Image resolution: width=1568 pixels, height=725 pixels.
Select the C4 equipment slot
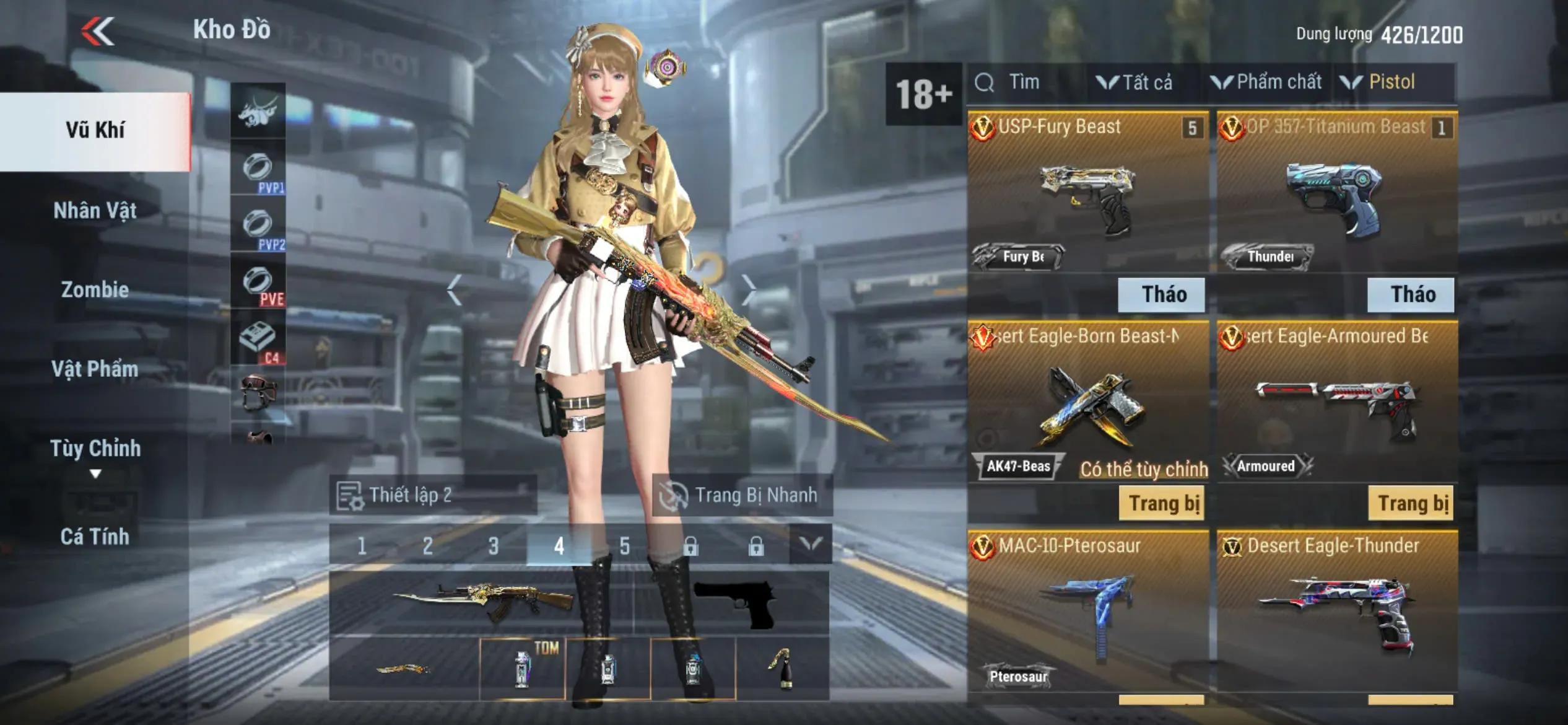pyautogui.click(x=258, y=341)
